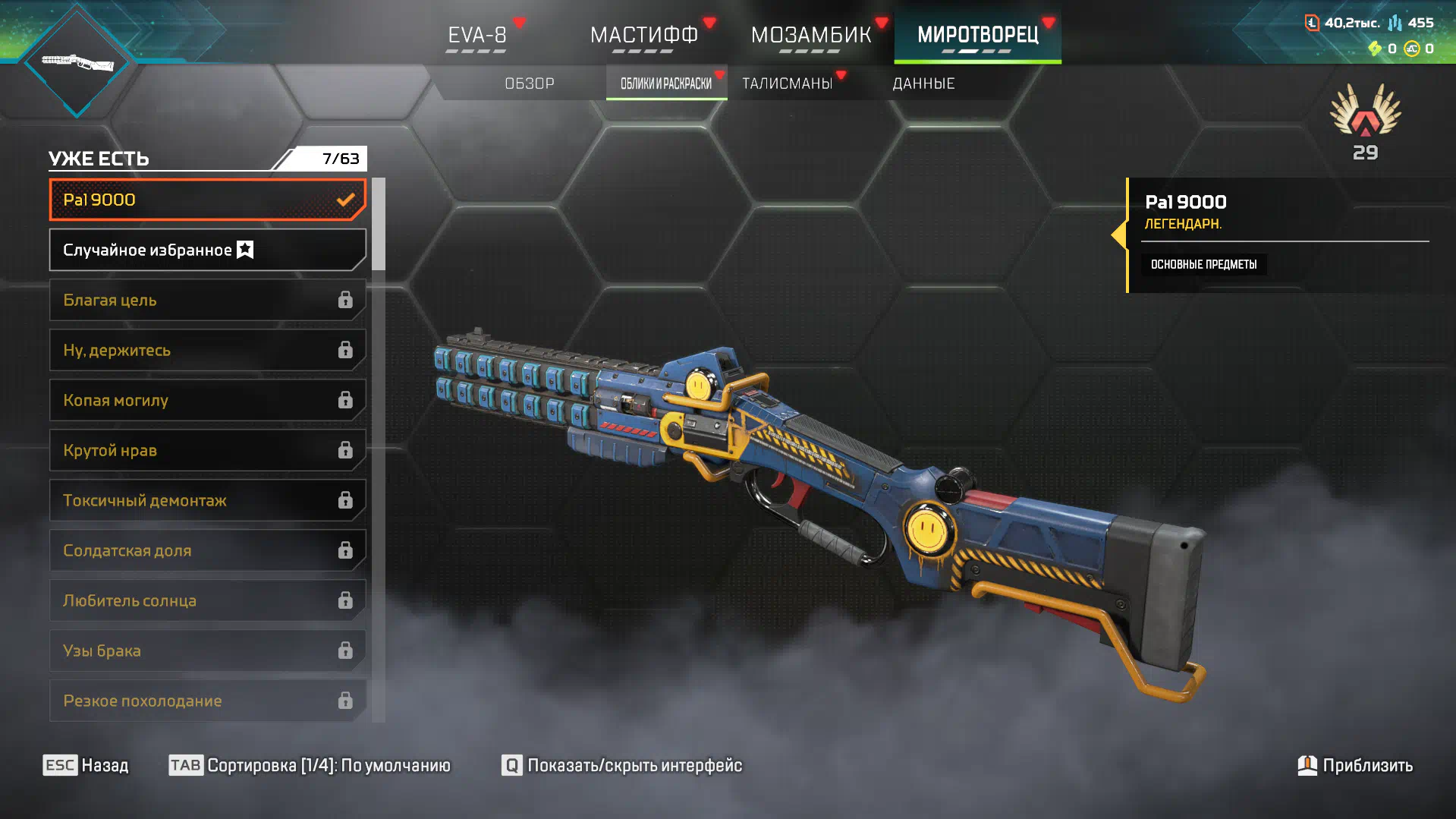
Task: Open the Обзор sub-tab
Action: tap(530, 83)
